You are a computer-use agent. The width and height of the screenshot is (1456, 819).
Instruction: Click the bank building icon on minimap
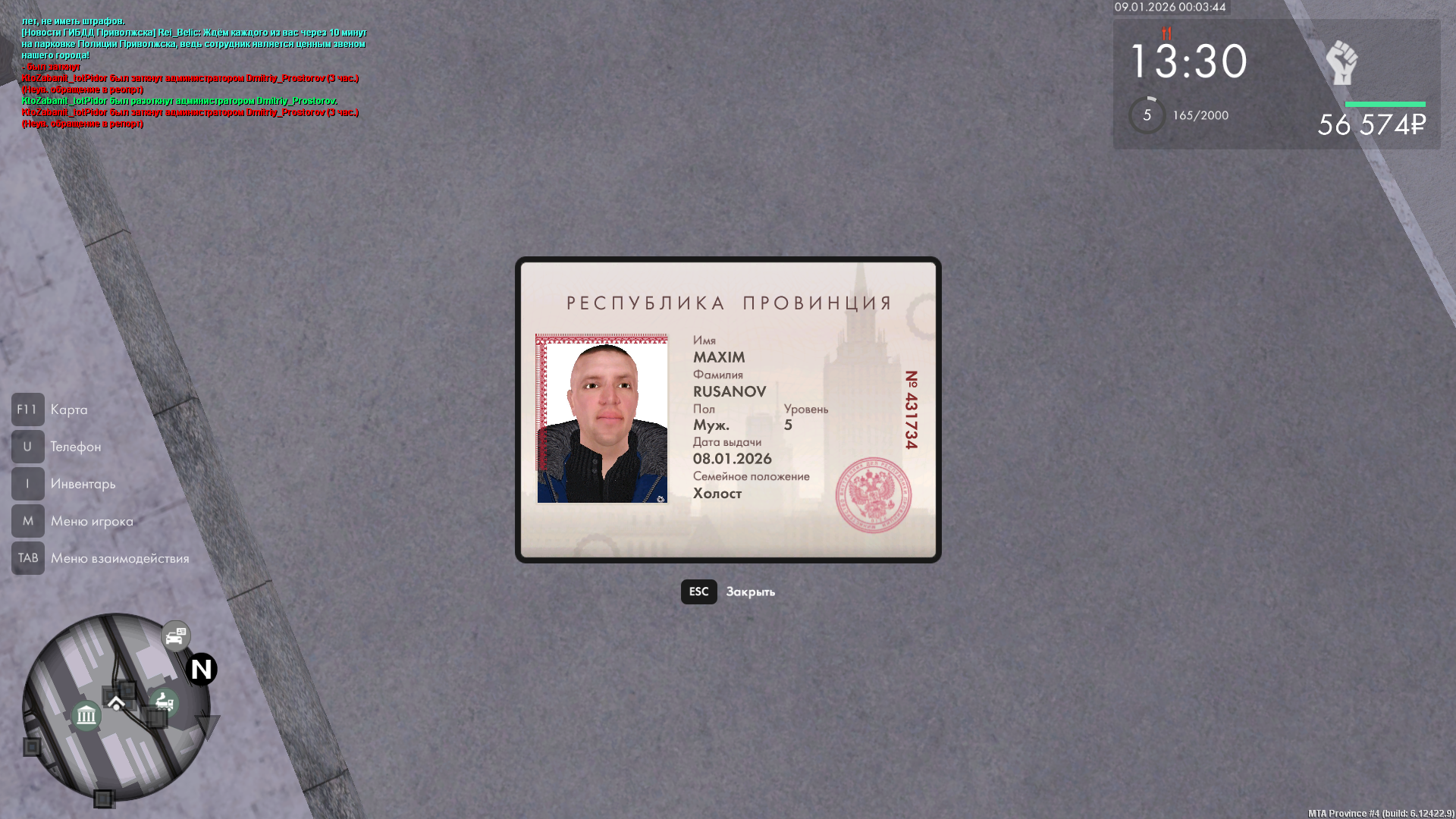[x=86, y=714]
